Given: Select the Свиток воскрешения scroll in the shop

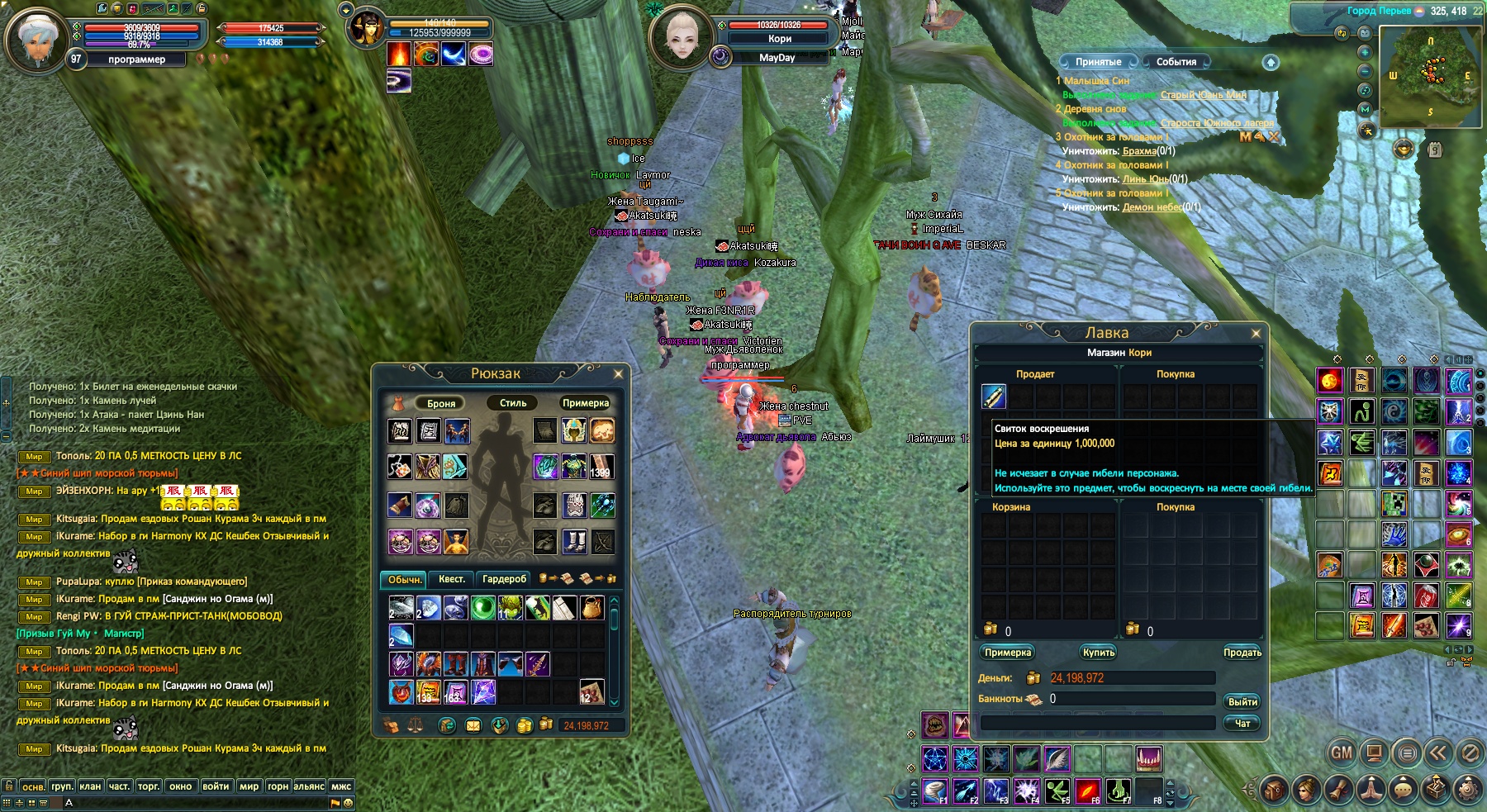Looking at the screenshot, I should [994, 397].
